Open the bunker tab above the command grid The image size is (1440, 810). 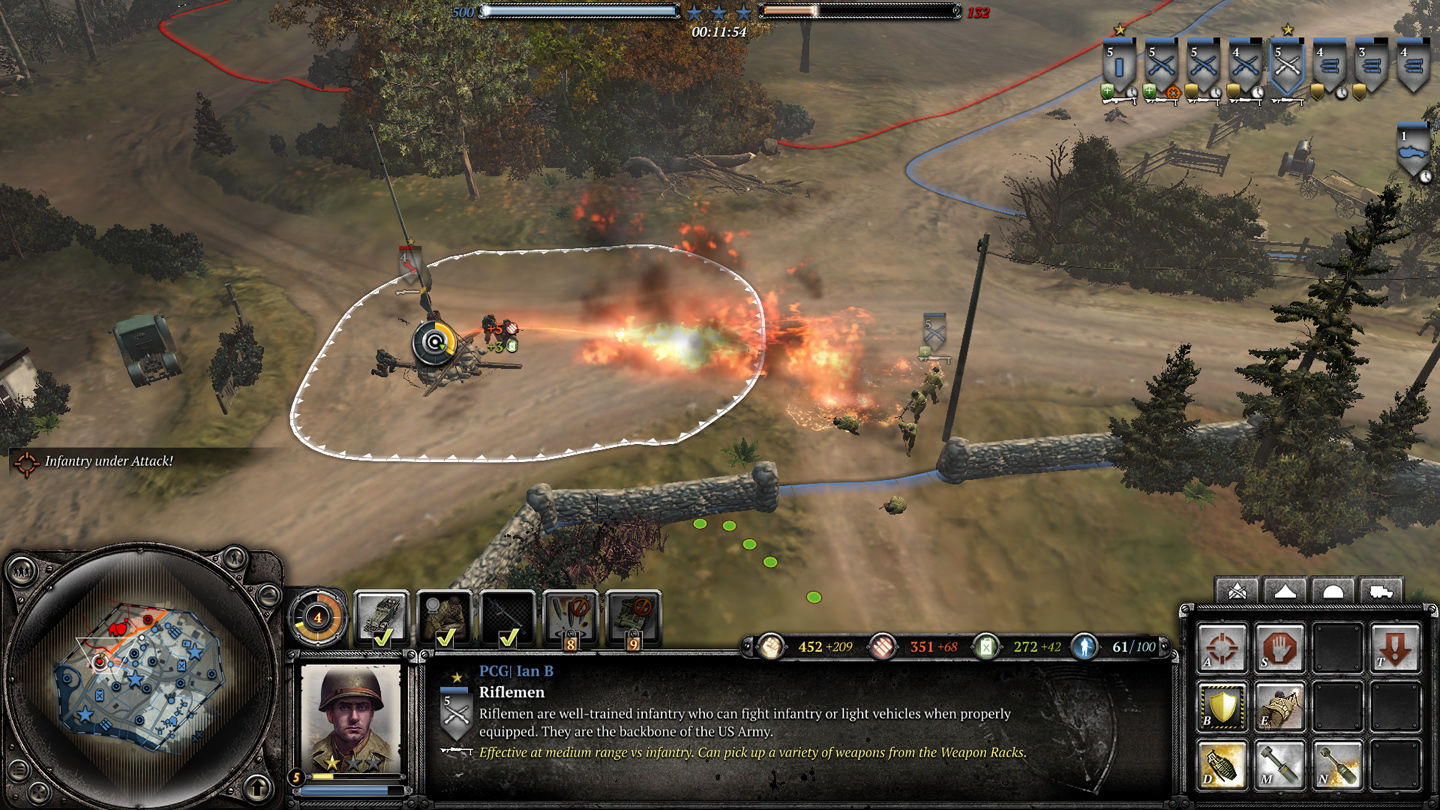coord(1333,591)
